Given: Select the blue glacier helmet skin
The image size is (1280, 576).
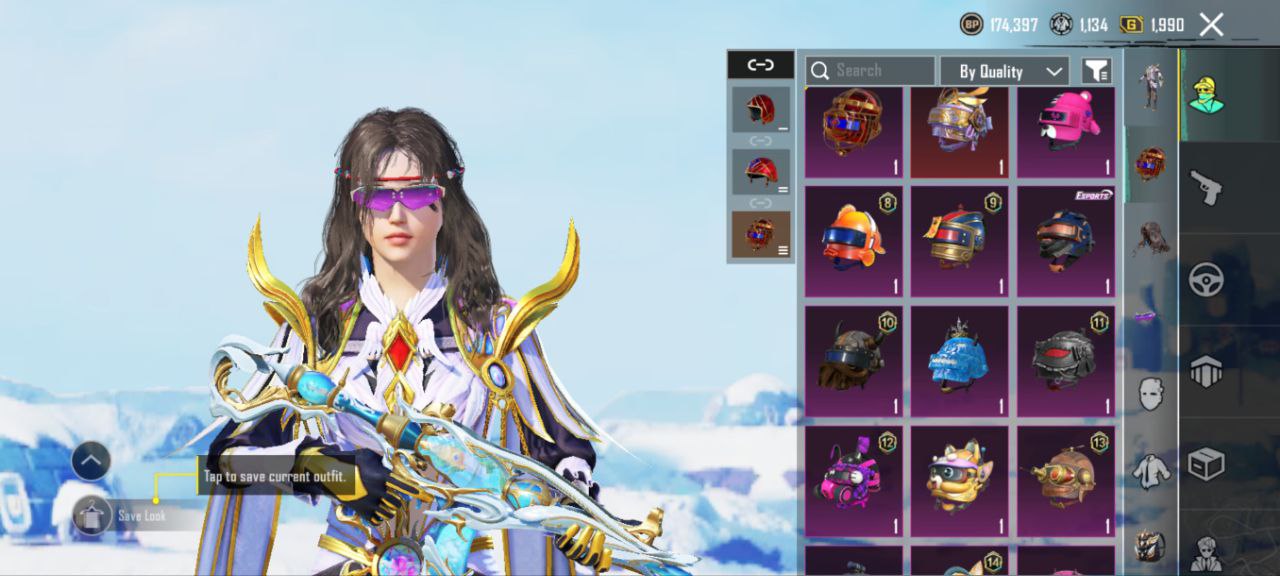Looking at the screenshot, I should coord(959,360).
